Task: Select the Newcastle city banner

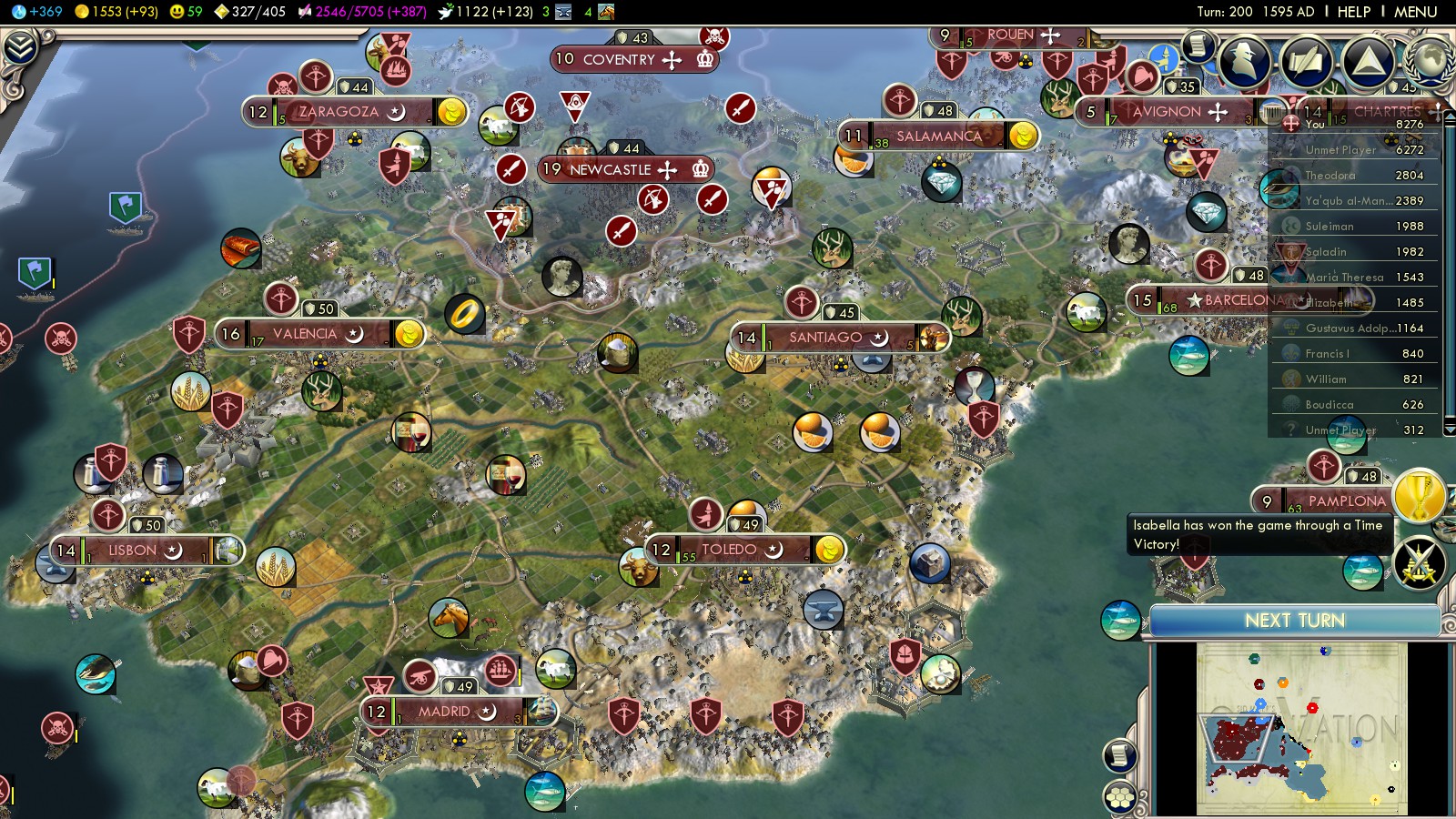Action: click(610, 170)
